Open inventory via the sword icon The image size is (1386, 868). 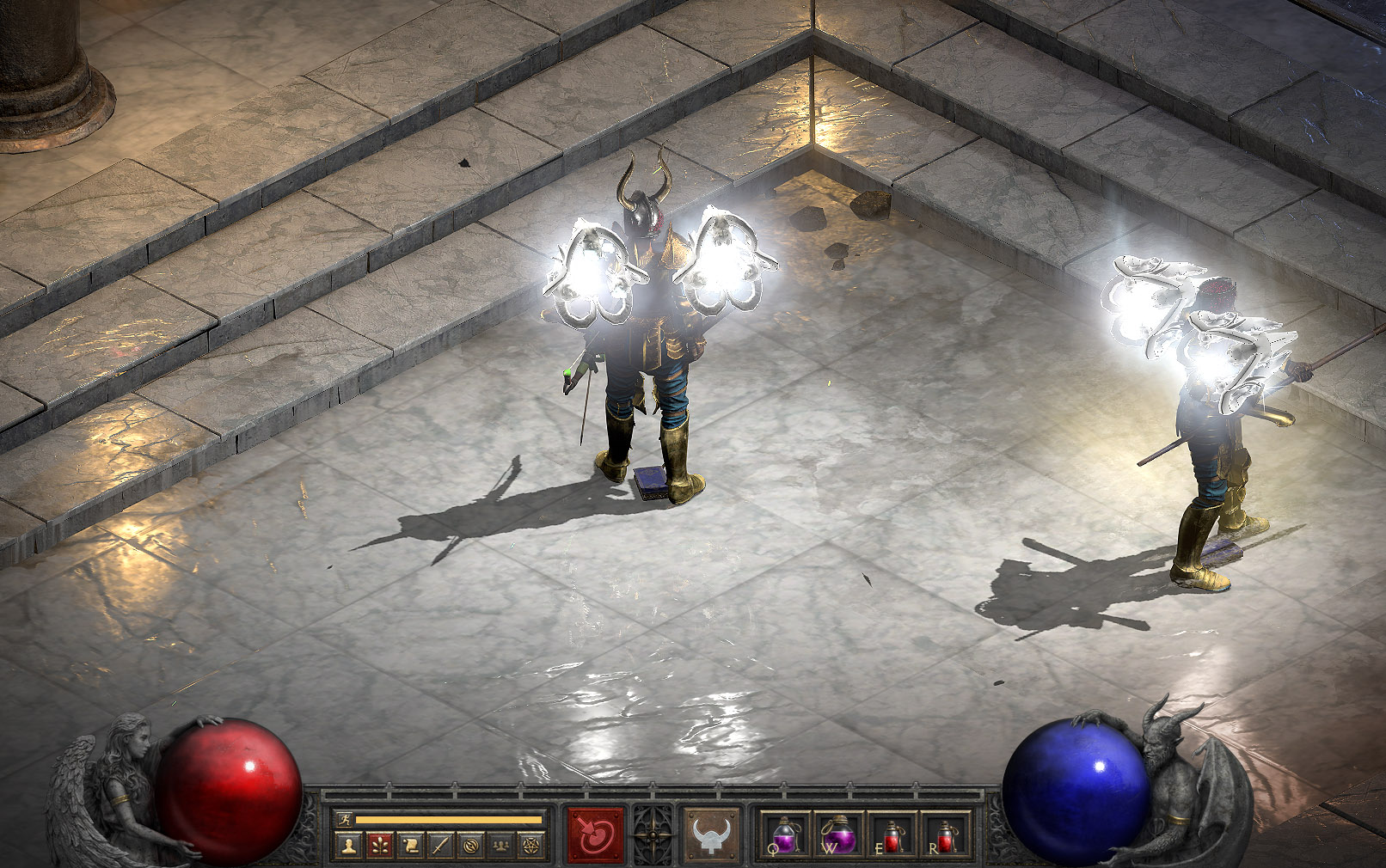tap(440, 847)
